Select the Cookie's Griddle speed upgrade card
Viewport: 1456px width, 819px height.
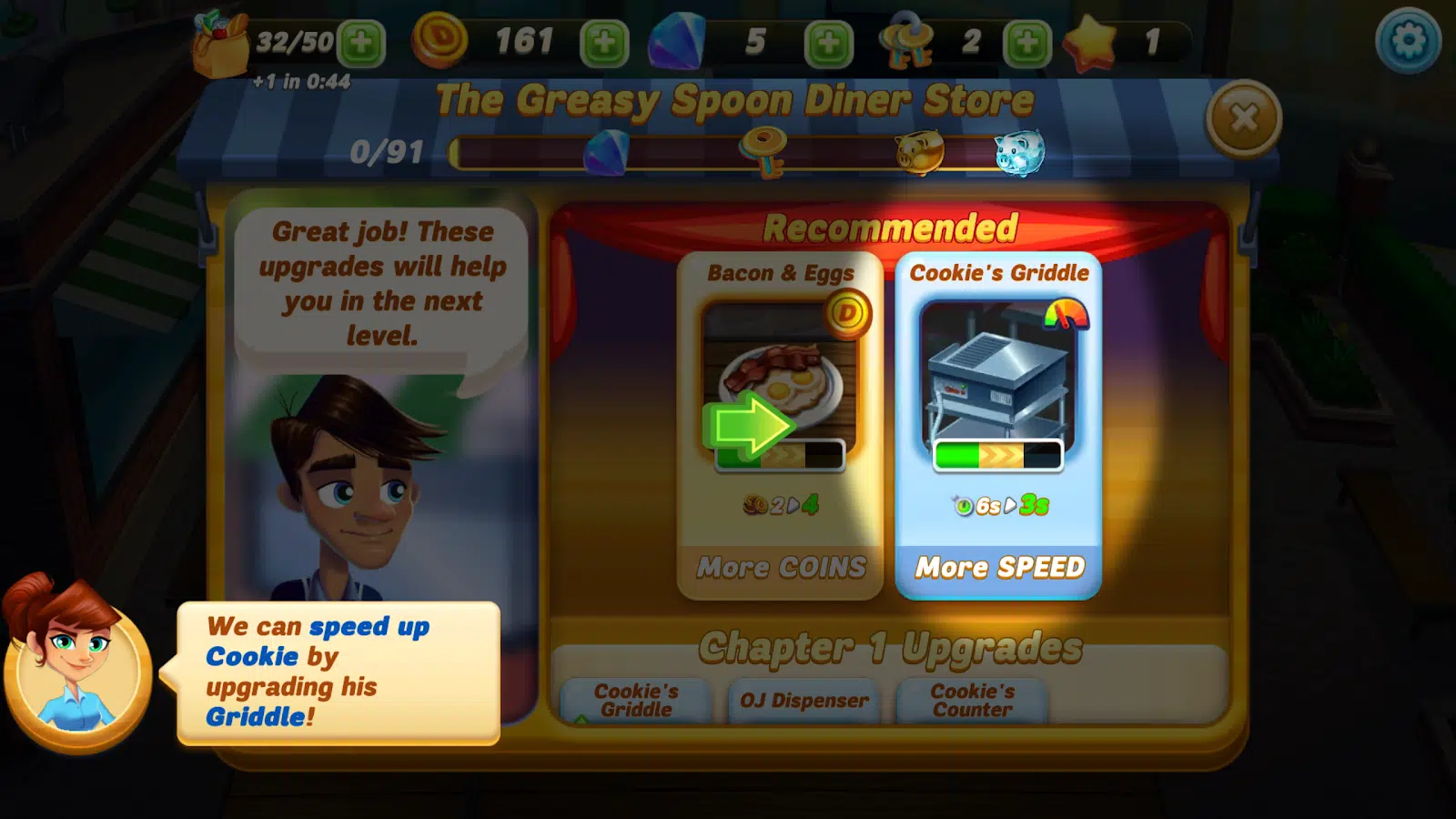pos(998,425)
